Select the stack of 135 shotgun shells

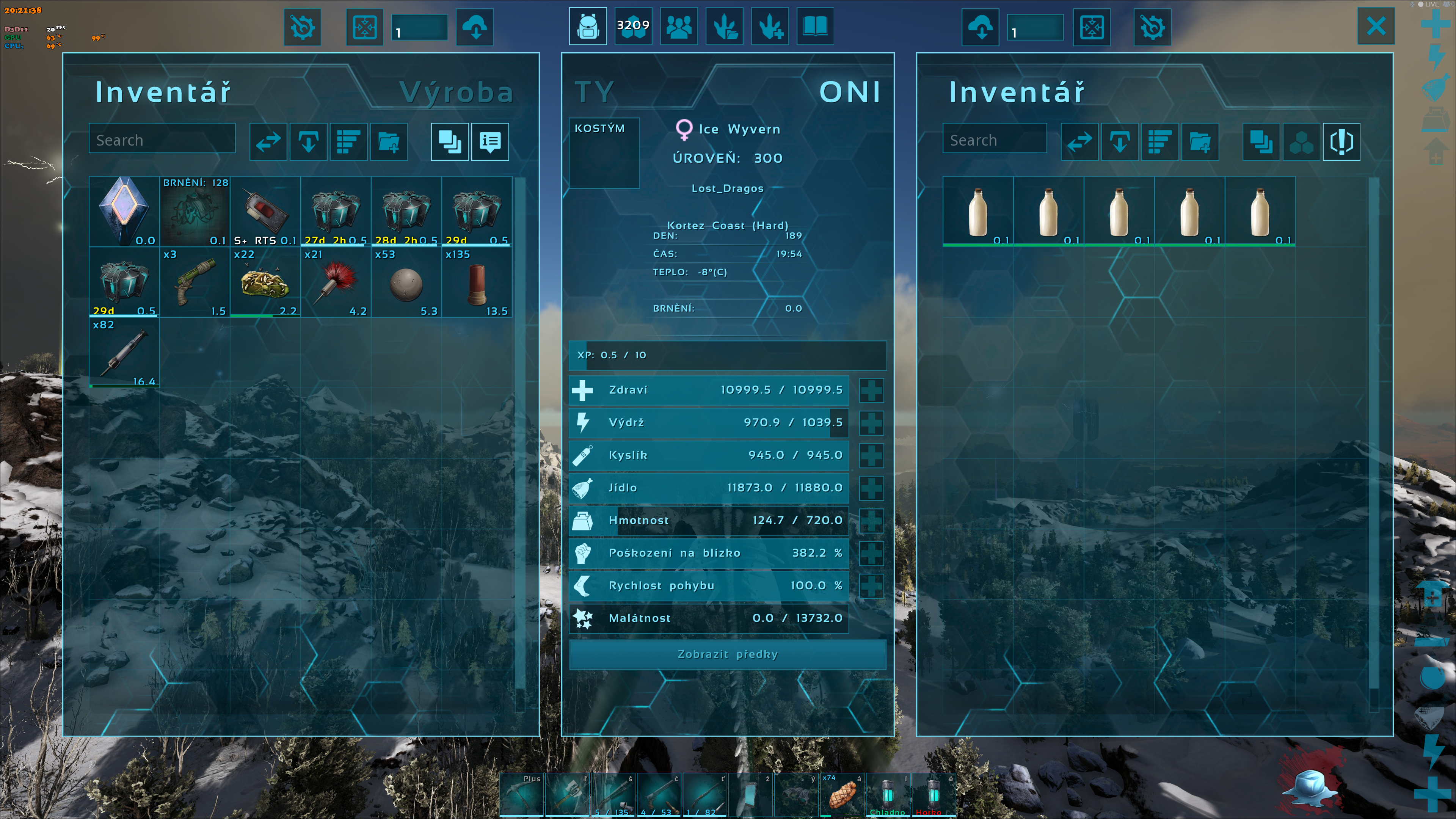(477, 282)
